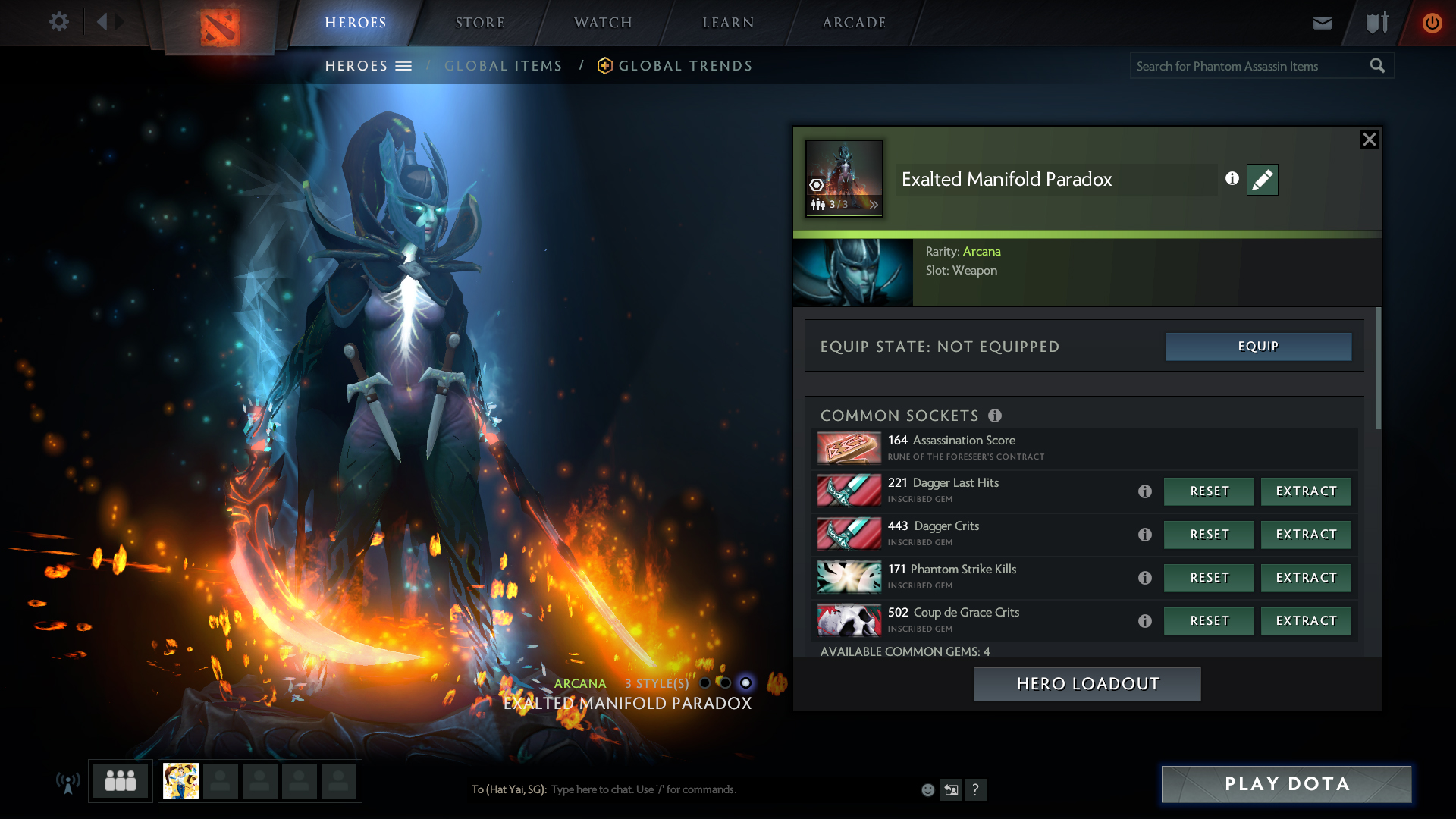Open the Arcade tab
1456x819 pixels.
(854, 23)
